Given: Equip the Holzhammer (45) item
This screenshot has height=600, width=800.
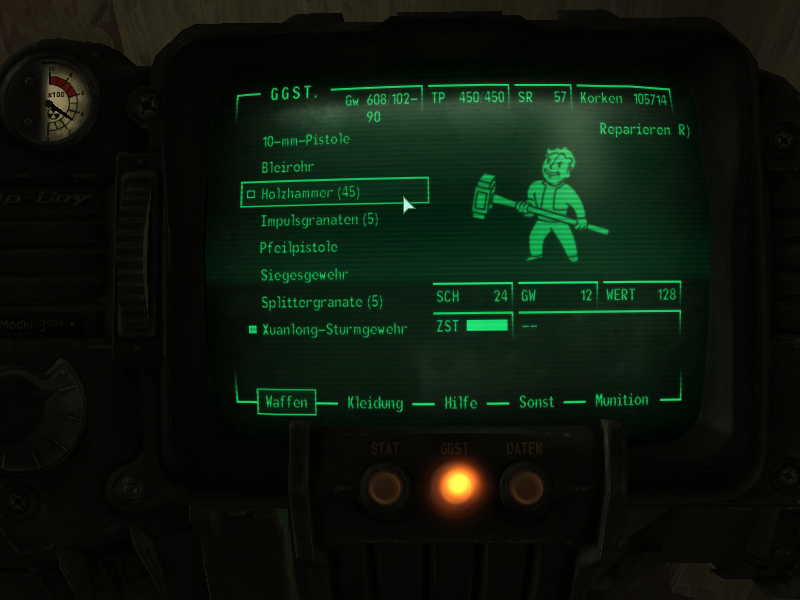Looking at the screenshot, I should coord(309,192).
